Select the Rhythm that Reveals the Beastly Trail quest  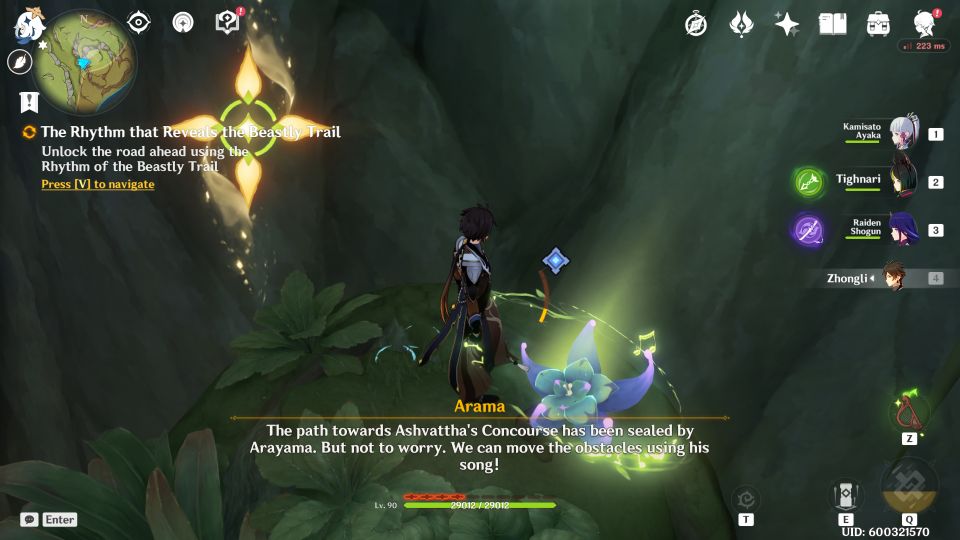pos(190,132)
